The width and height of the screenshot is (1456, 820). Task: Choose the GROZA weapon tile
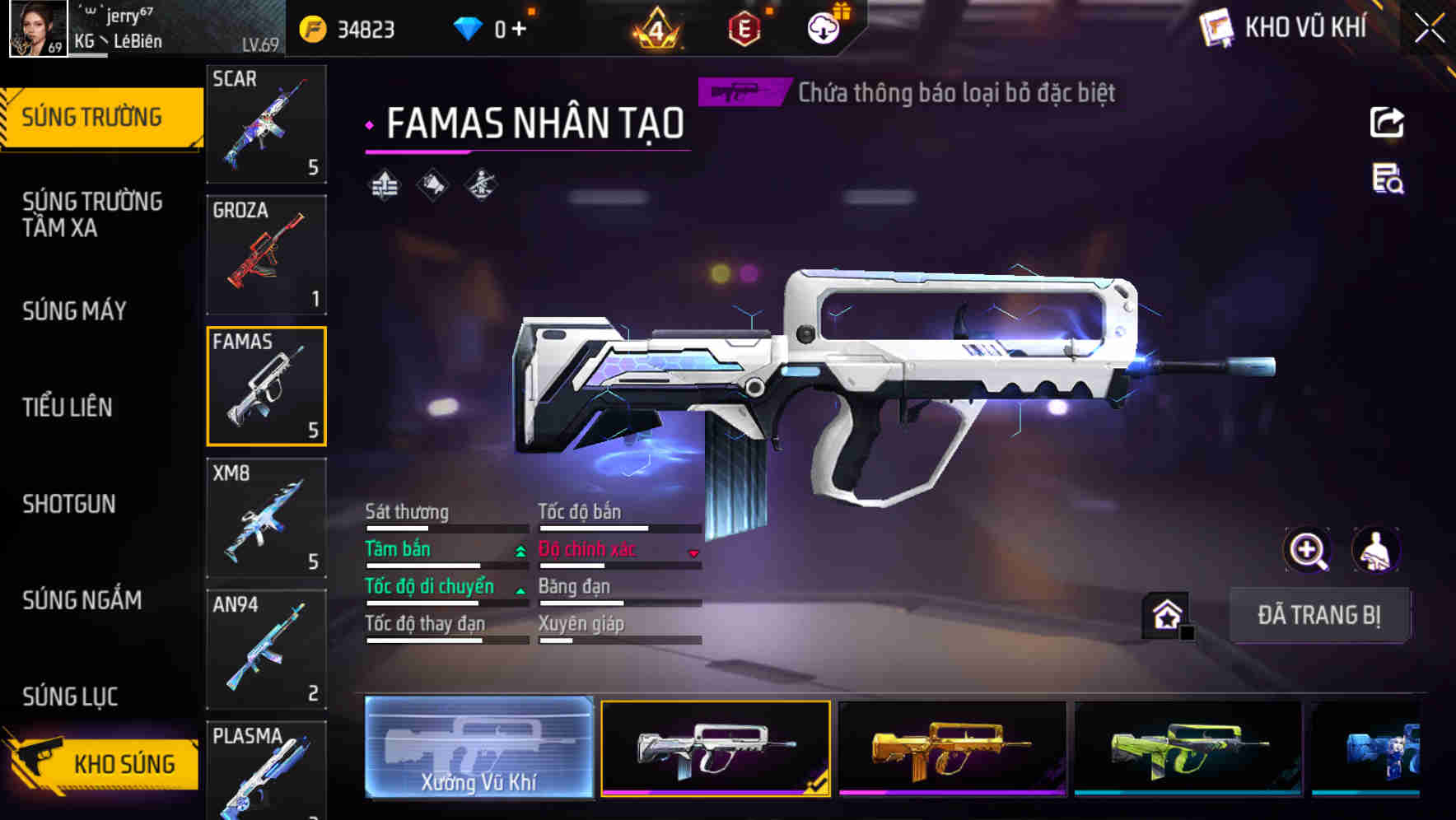tap(266, 255)
